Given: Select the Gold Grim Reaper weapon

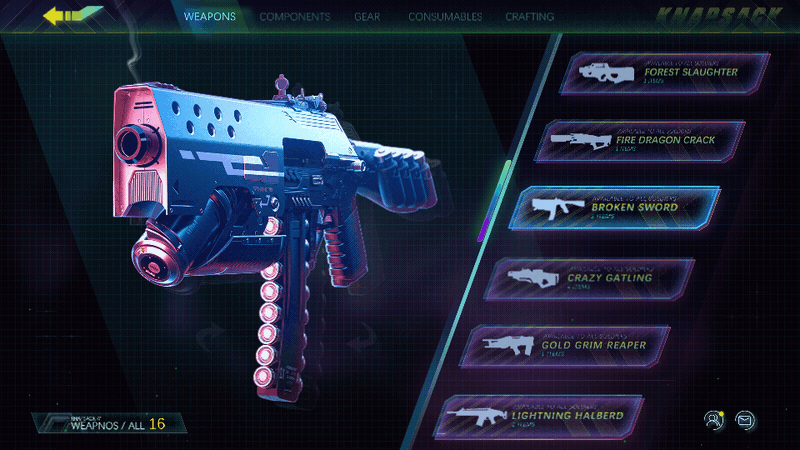Looking at the screenshot, I should coord(572,345).
